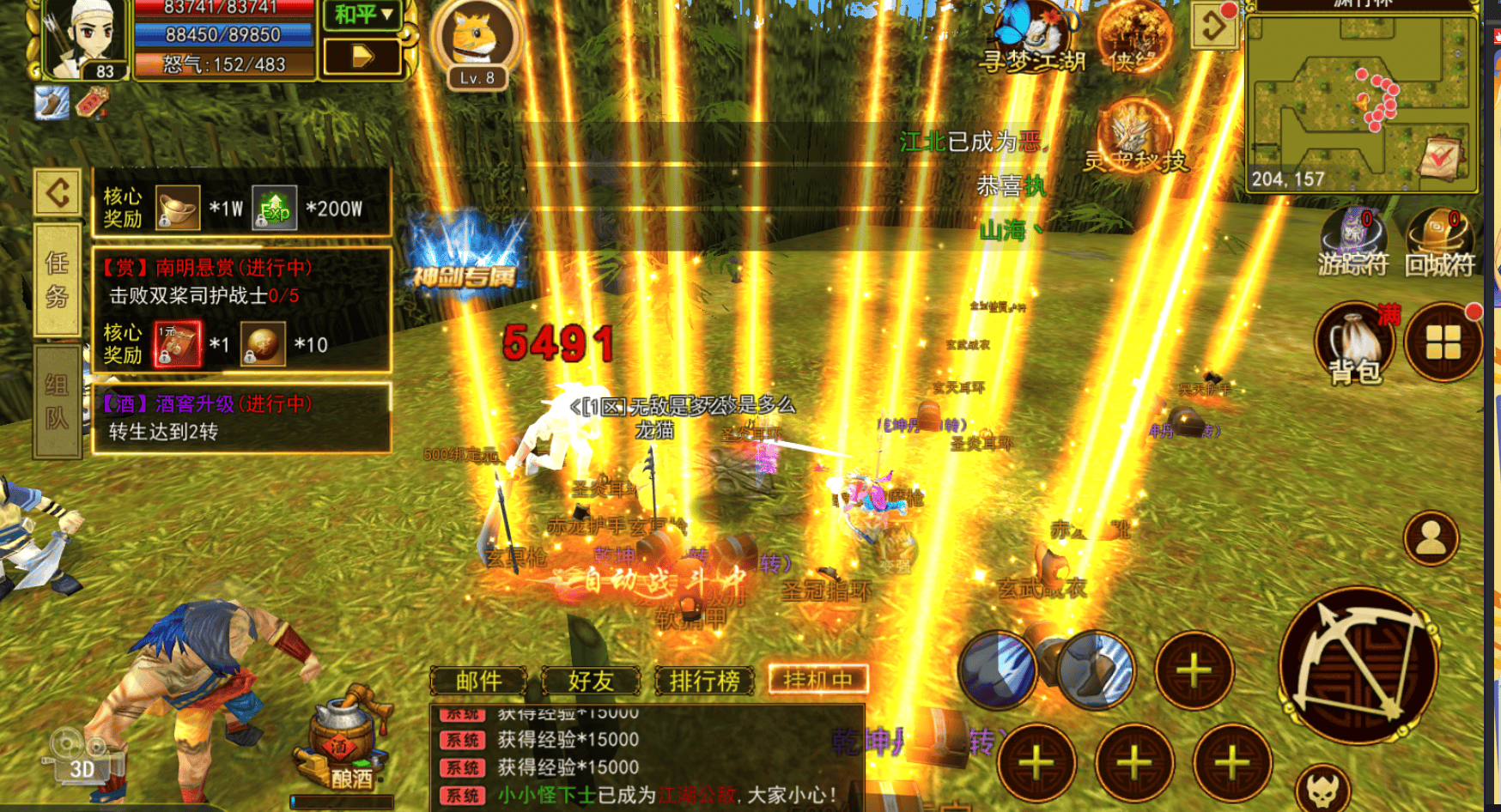Toggle the 挂机中 auto-battle button
This screenshot has width=1501, height=812.
(817, 680)
